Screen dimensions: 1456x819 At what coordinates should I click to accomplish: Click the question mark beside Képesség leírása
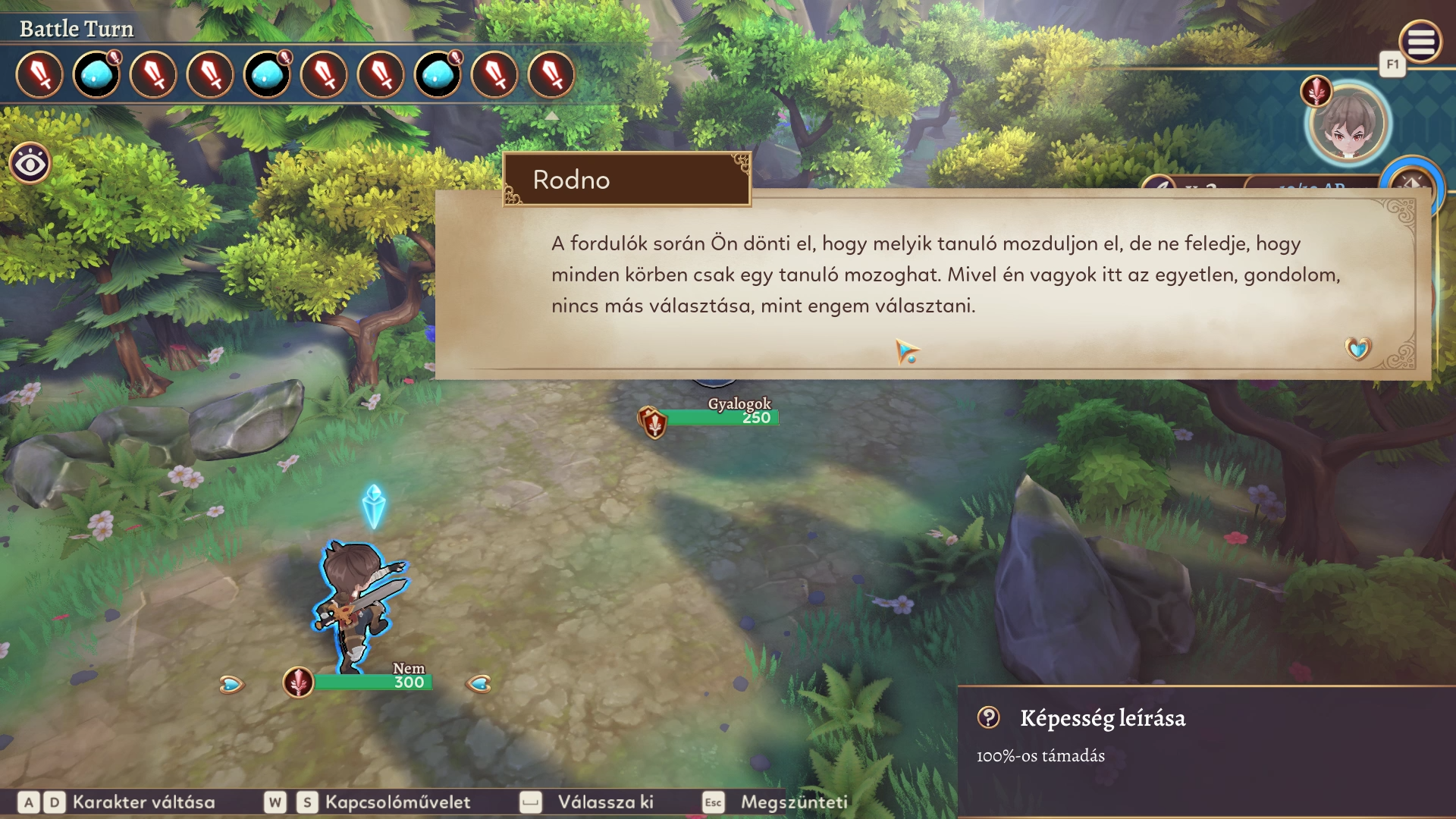point(988,717)
